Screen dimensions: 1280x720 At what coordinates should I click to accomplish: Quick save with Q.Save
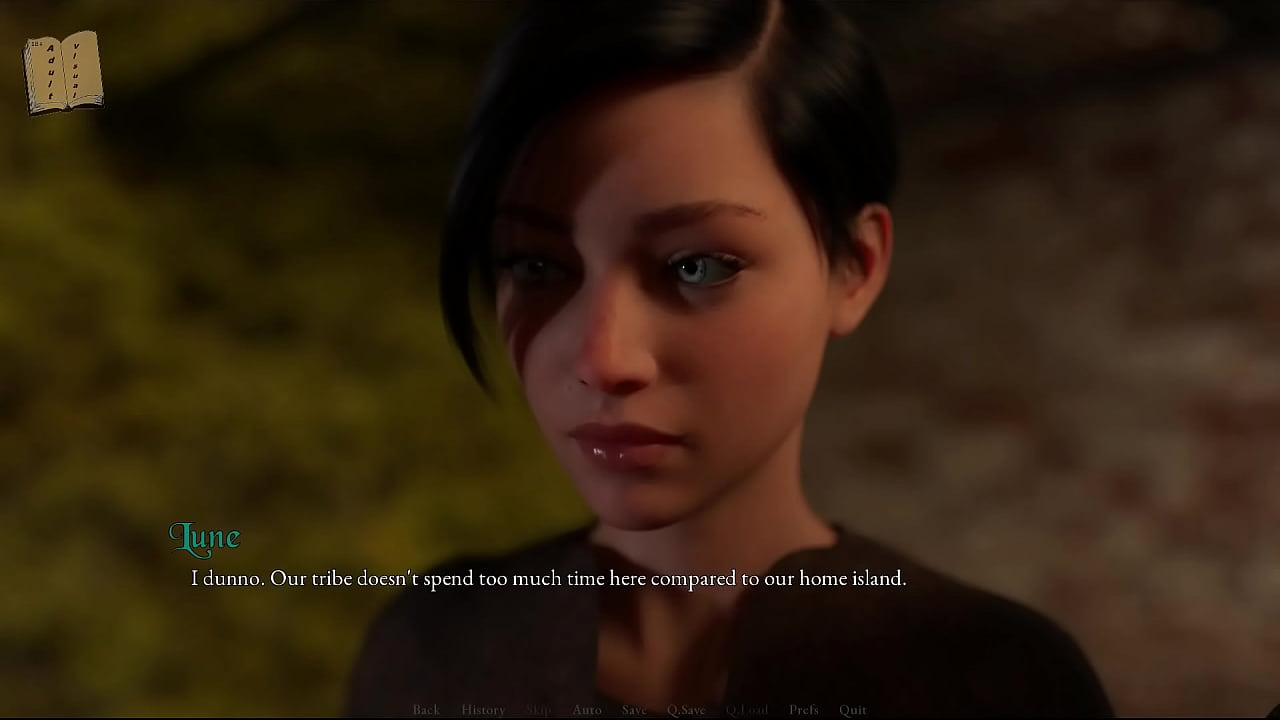686,710
